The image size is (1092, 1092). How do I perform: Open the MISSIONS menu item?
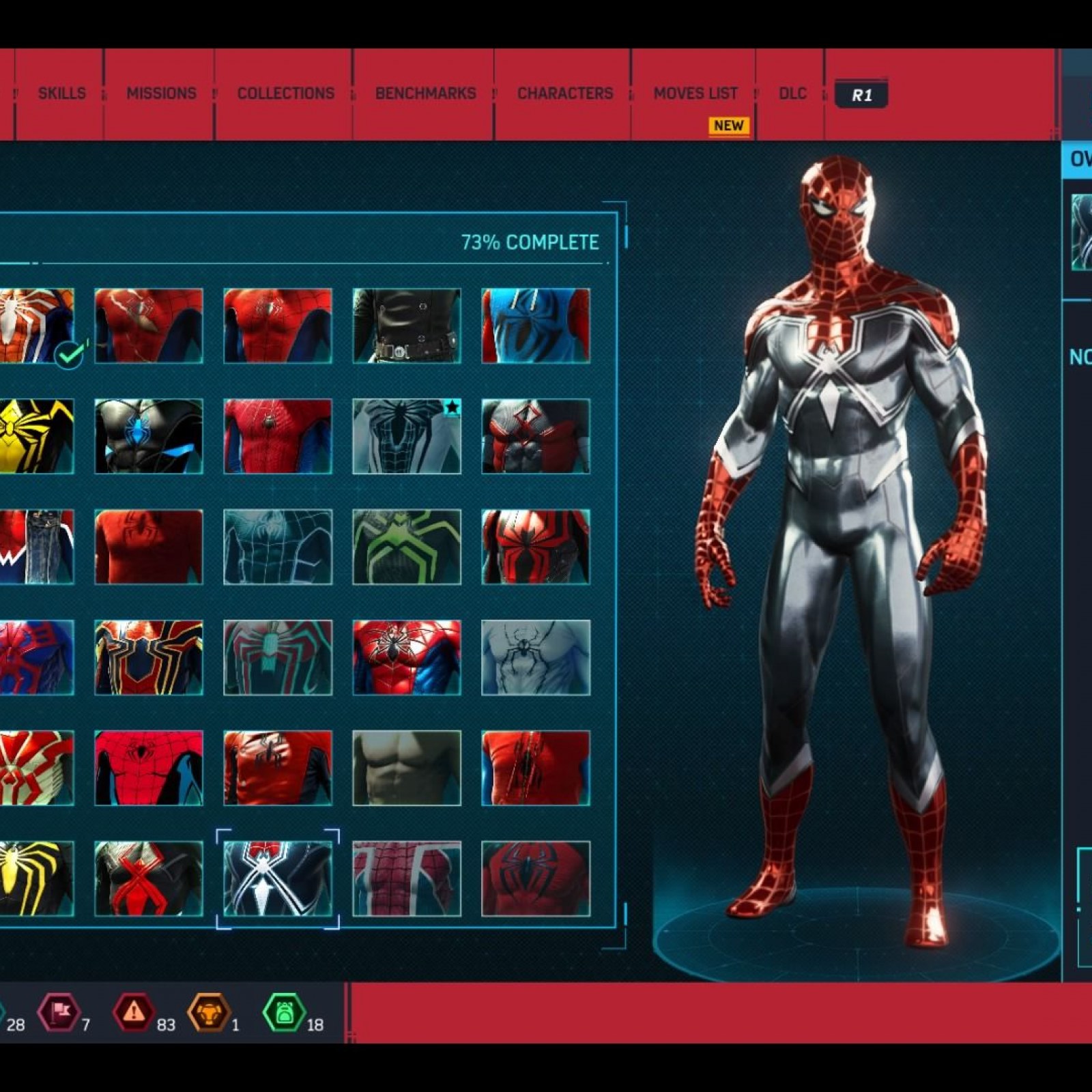(x=160, y=93)
